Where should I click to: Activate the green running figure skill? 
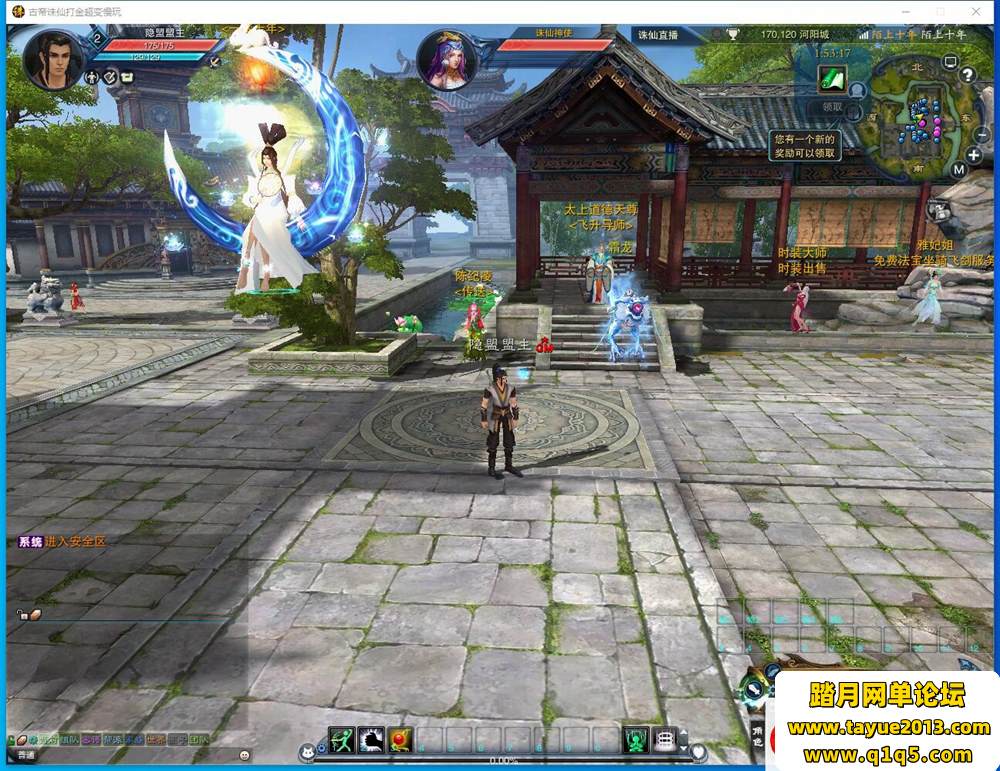(x=342, y=740)
